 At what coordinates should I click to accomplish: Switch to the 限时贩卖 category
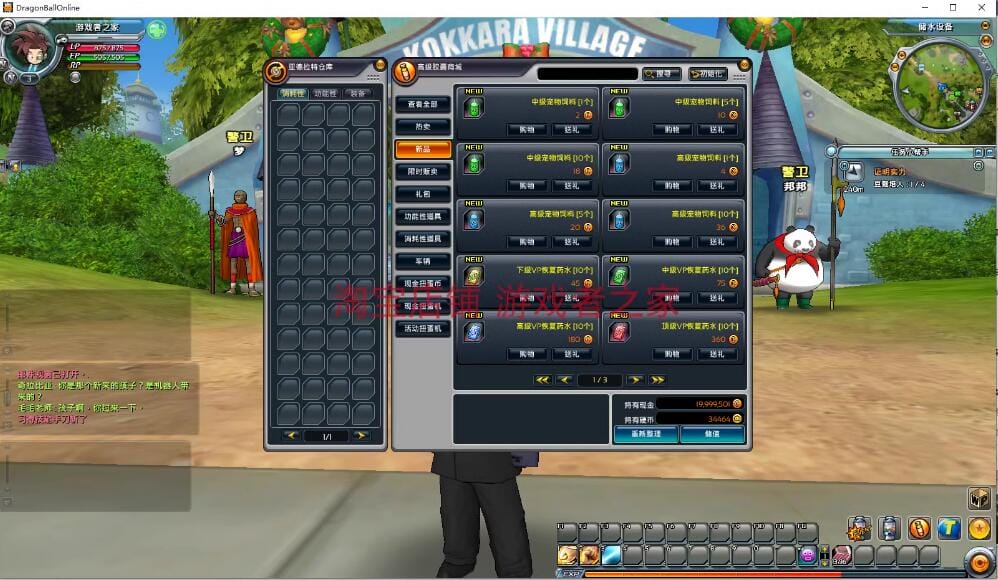tap(422, 172)
